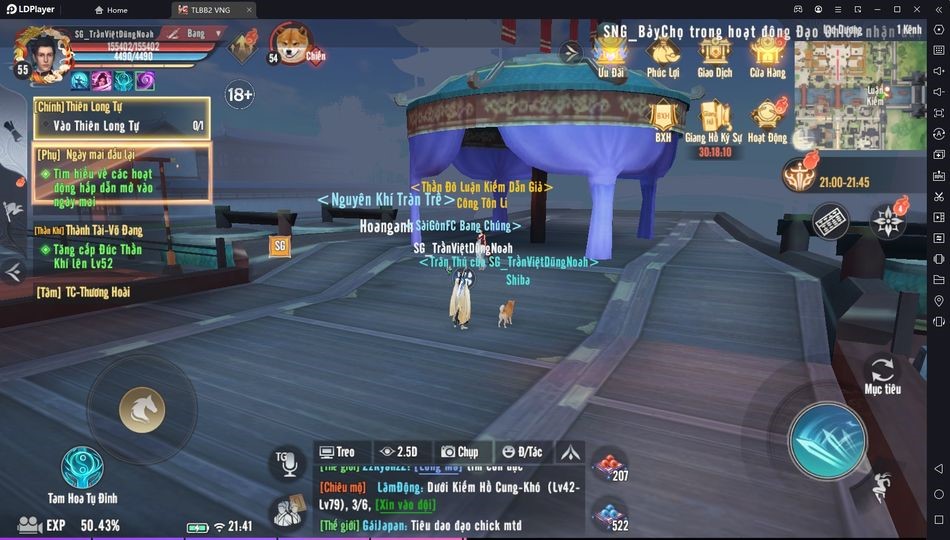Open the Shiba pet portrait
This screenshot has width=950, height=540.
(x=291, y=43)
